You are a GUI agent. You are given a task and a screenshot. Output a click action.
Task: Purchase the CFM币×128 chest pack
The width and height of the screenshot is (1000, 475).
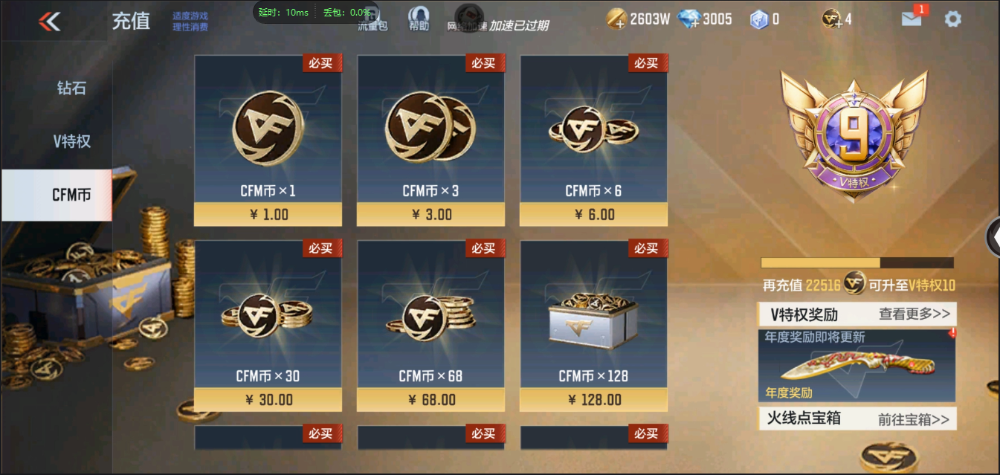point(593,326)
